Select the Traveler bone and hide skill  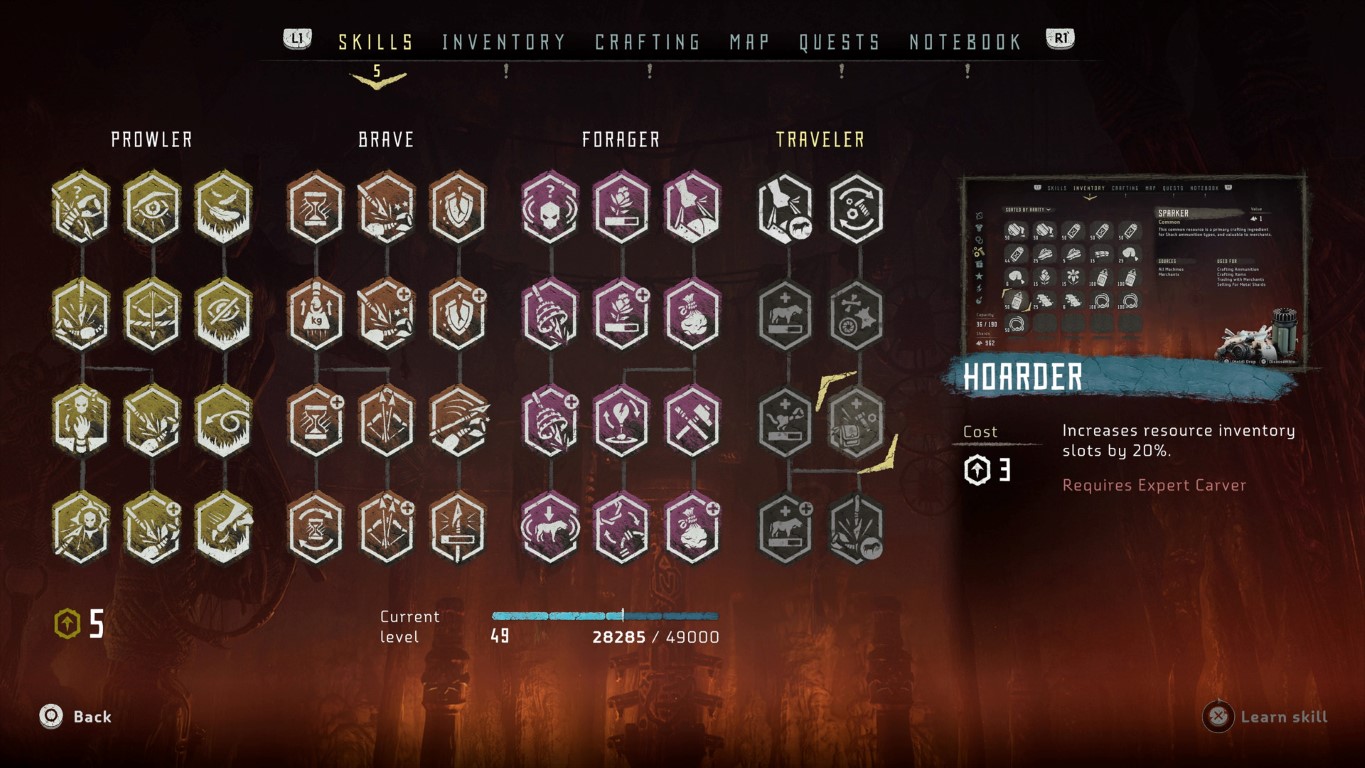coord(856,313)
